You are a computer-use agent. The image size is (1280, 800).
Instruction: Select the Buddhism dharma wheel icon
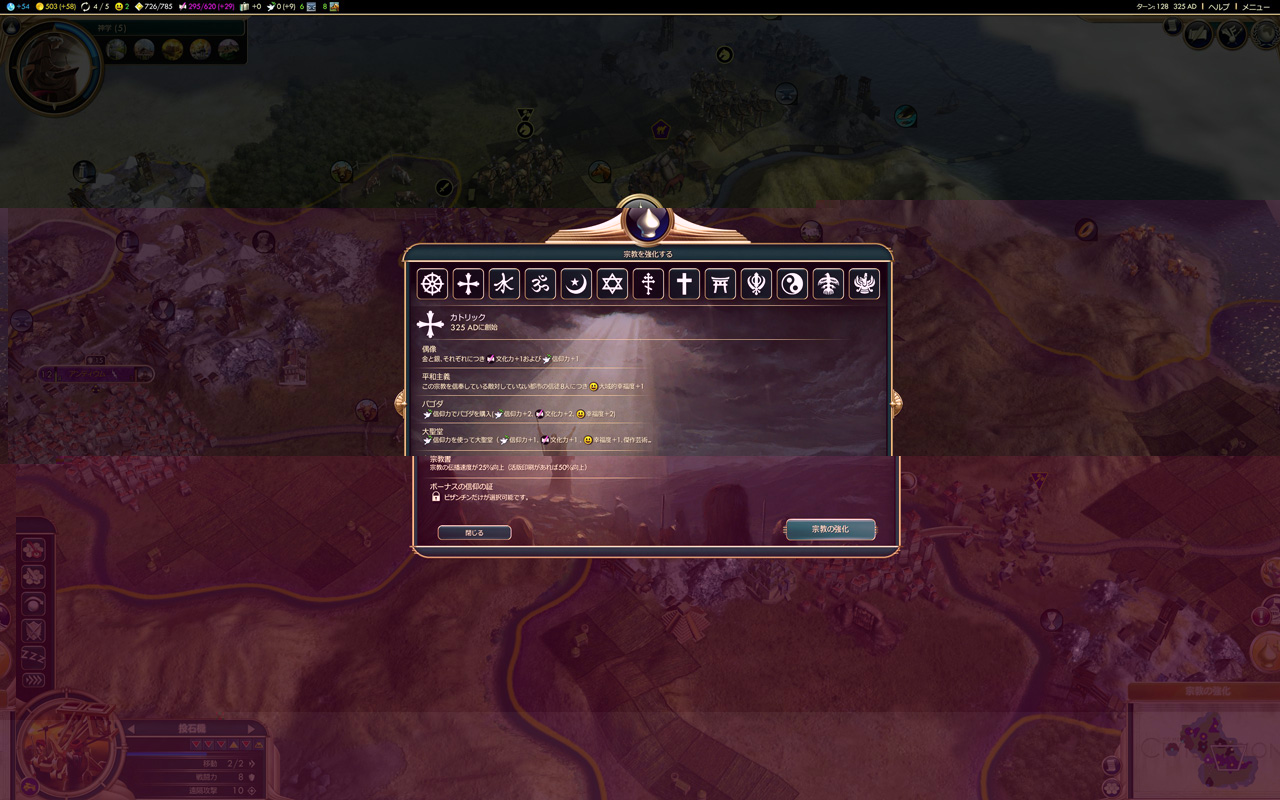tap(432, 284)
